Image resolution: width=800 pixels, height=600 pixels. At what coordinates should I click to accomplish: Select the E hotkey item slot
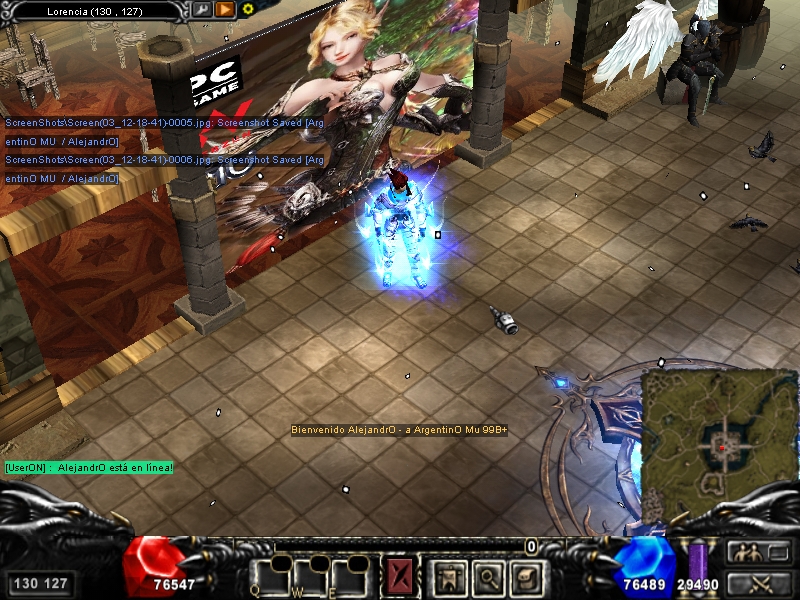[351, 577]
